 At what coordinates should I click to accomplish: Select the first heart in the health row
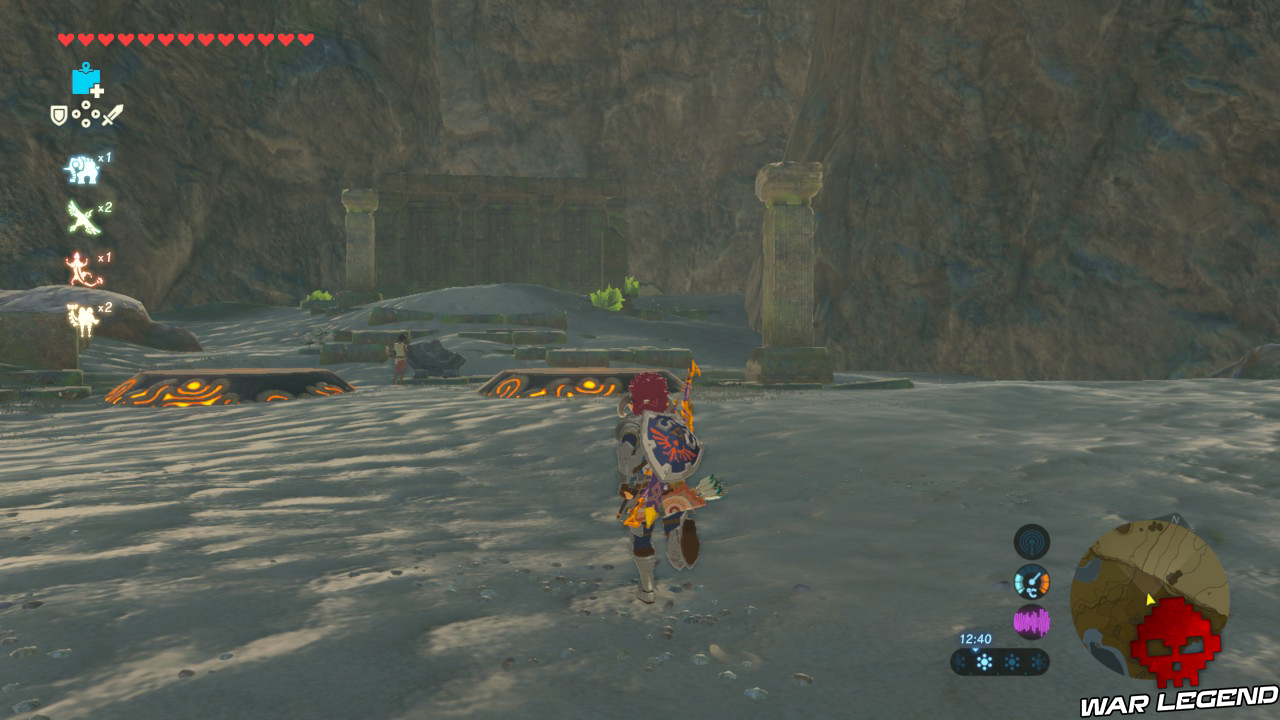coord(65,39)
